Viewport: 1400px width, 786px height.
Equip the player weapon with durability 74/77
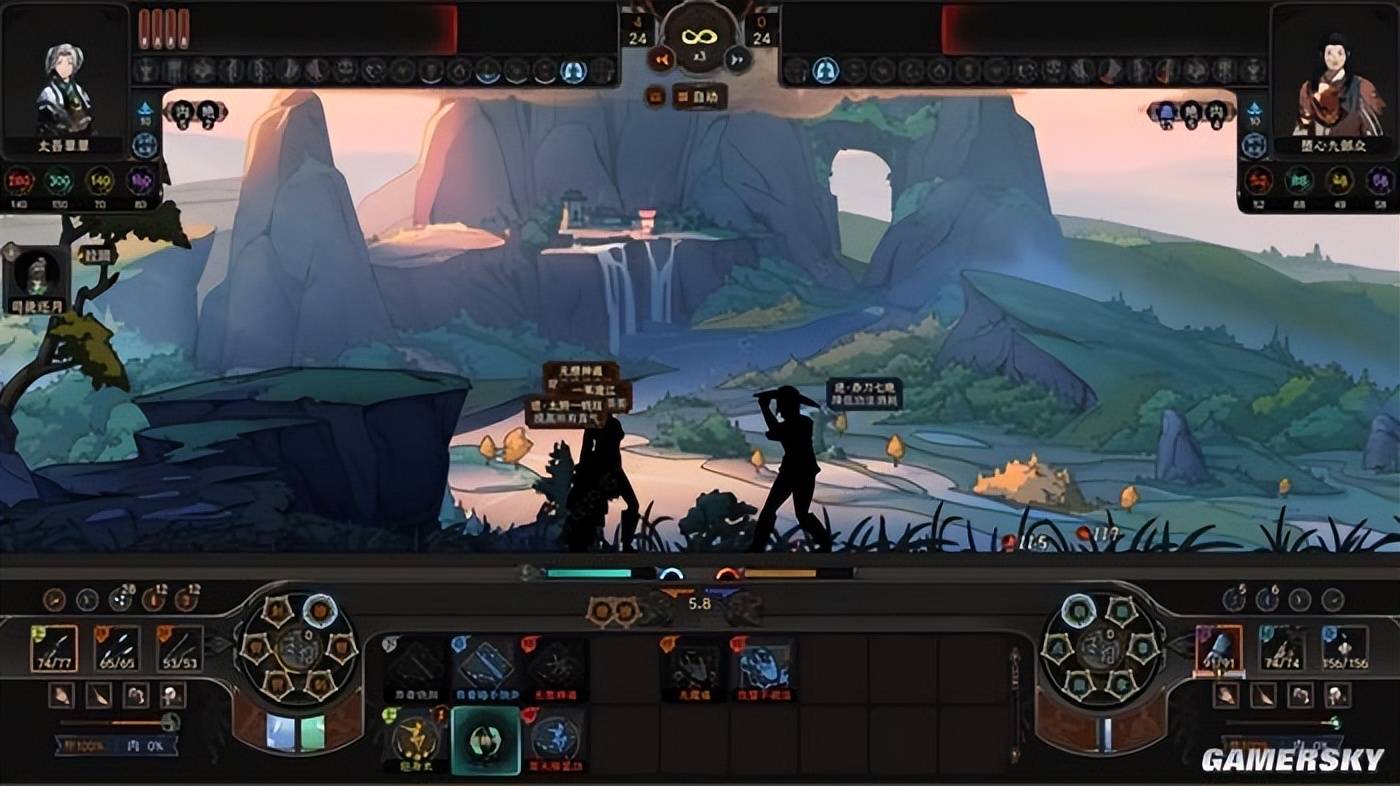click(54, 648)
